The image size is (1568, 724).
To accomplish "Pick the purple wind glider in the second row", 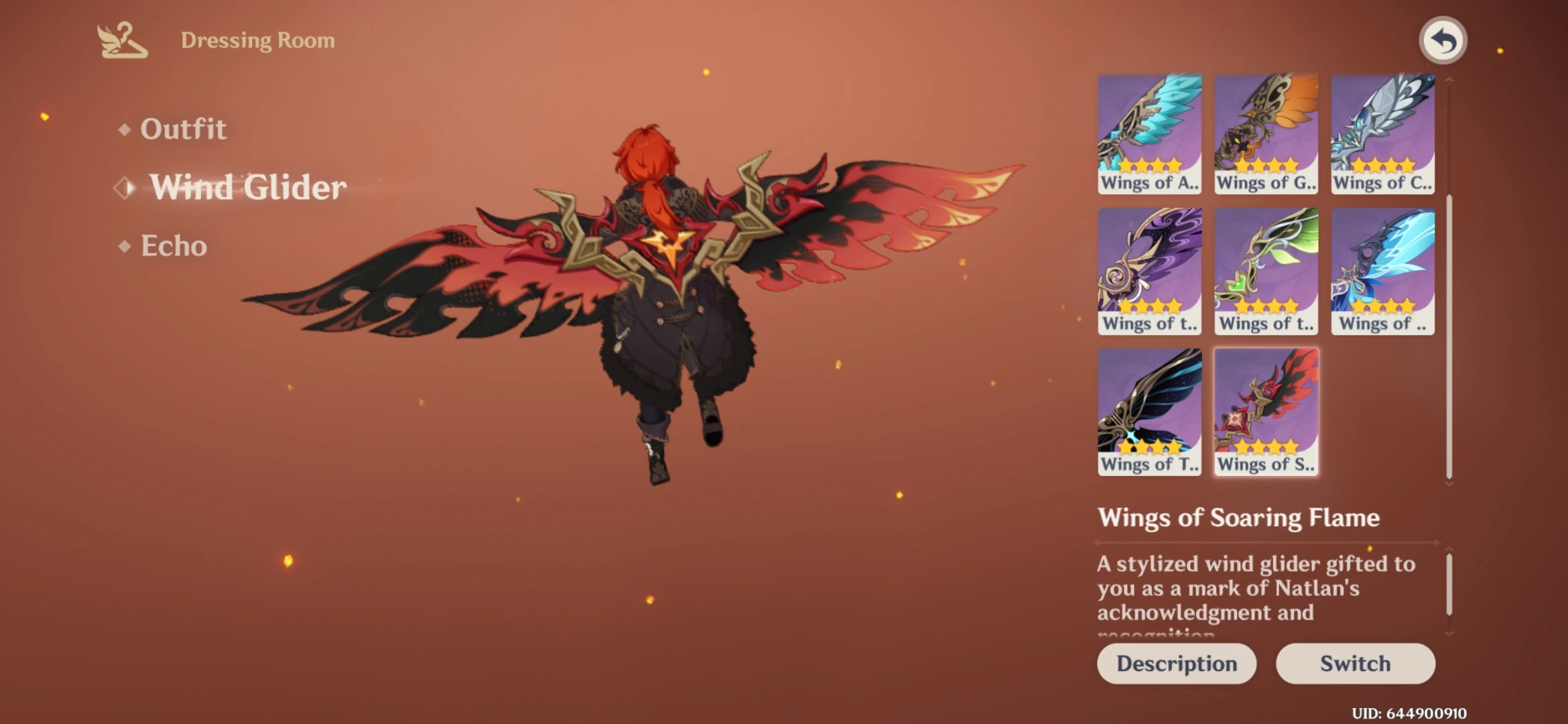I will click(x=1149, y=271).
